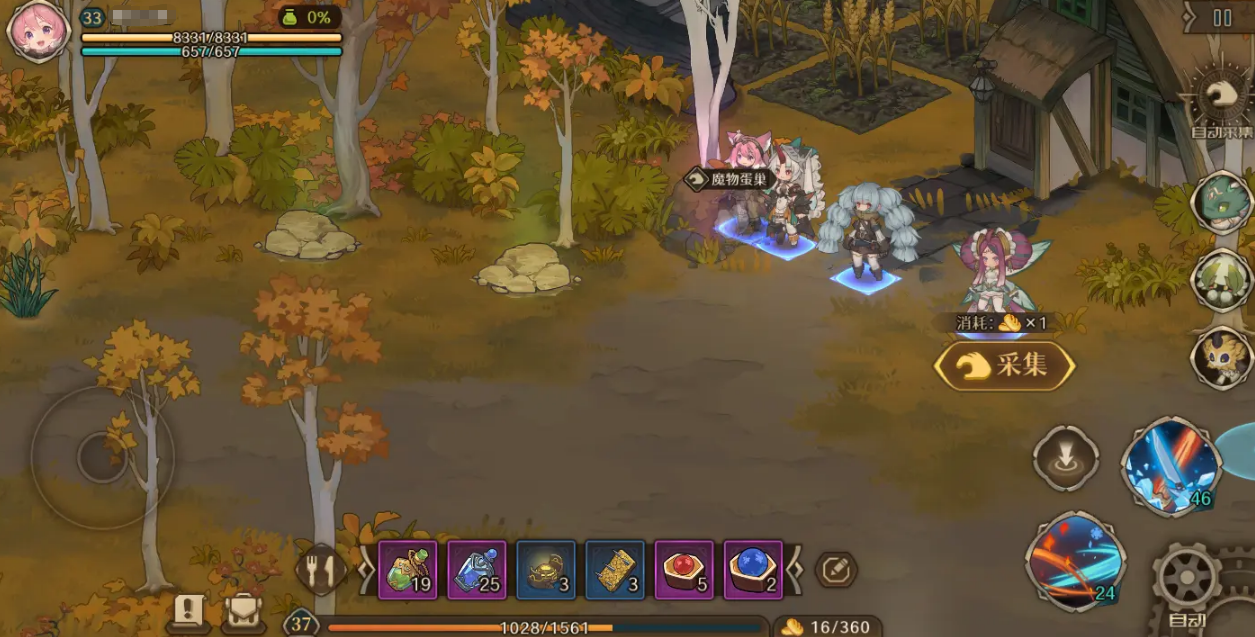Use the blue potion slot

[476, 570]
